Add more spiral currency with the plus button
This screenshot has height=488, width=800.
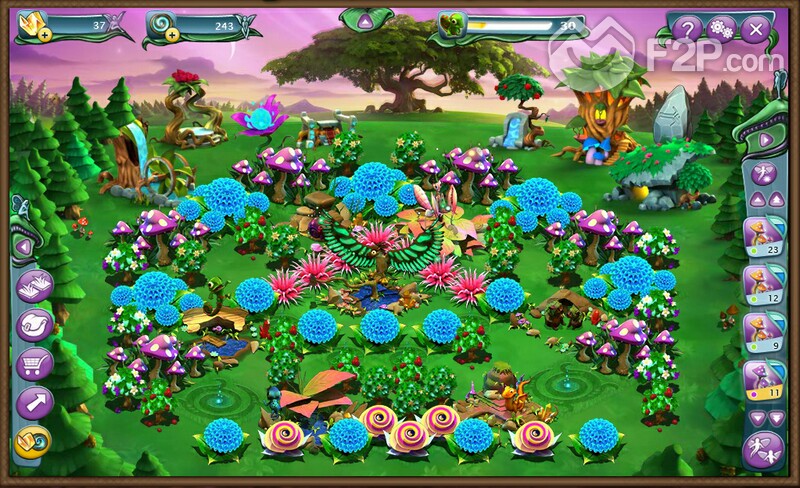click(x=172, y=34)
